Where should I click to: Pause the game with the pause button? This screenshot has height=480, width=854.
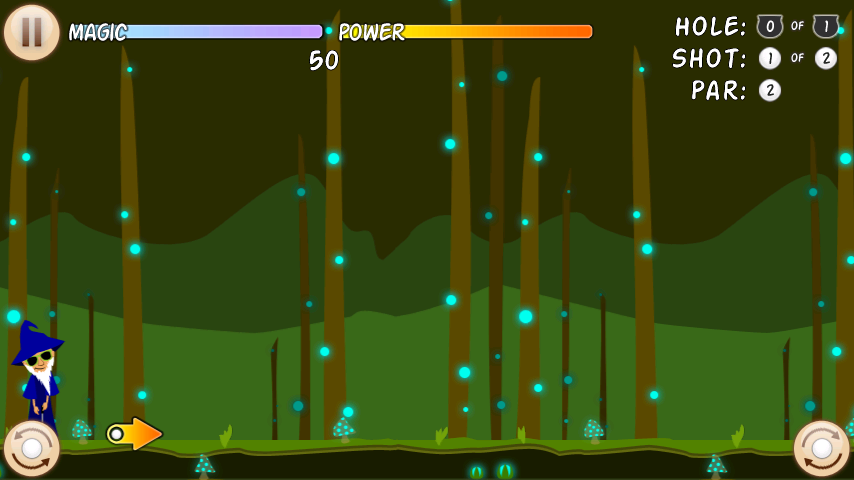click(32, 32)
